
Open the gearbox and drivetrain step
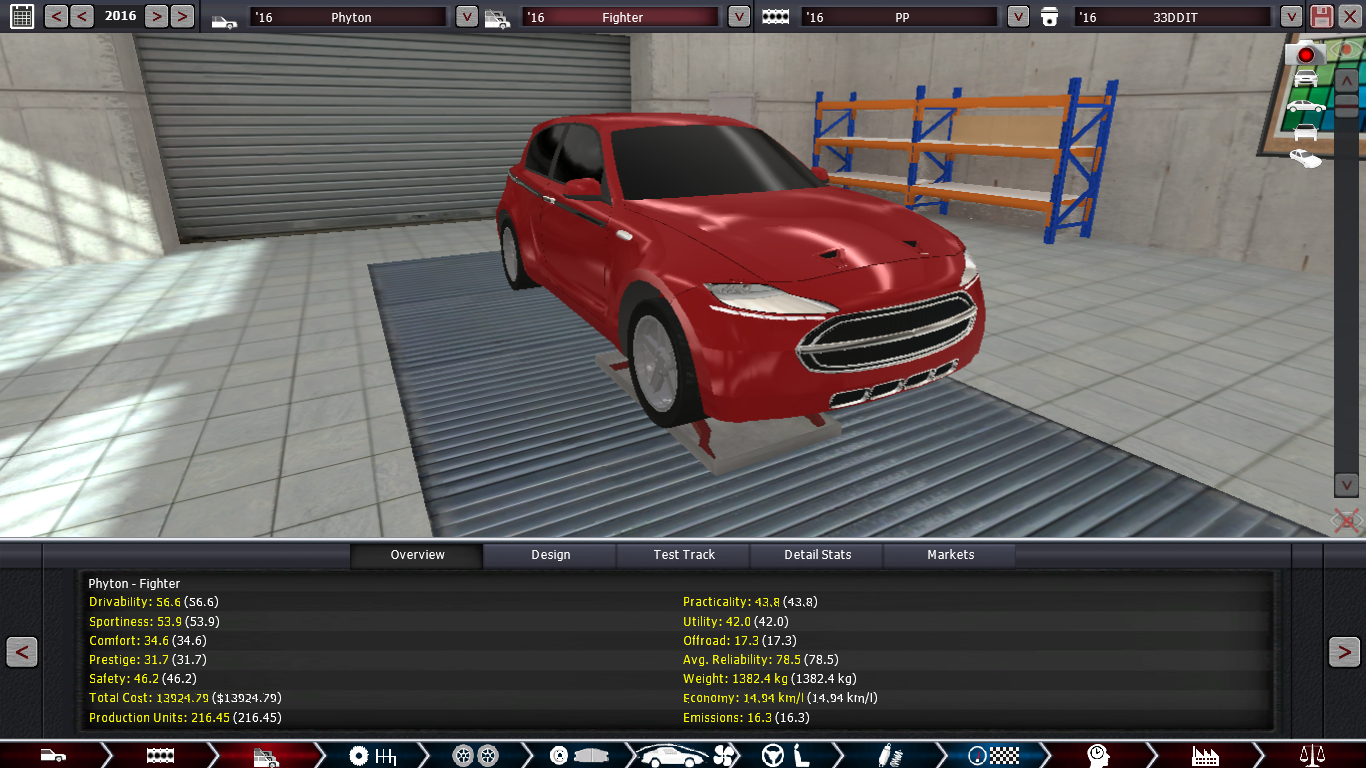click(x=373, y=755)
